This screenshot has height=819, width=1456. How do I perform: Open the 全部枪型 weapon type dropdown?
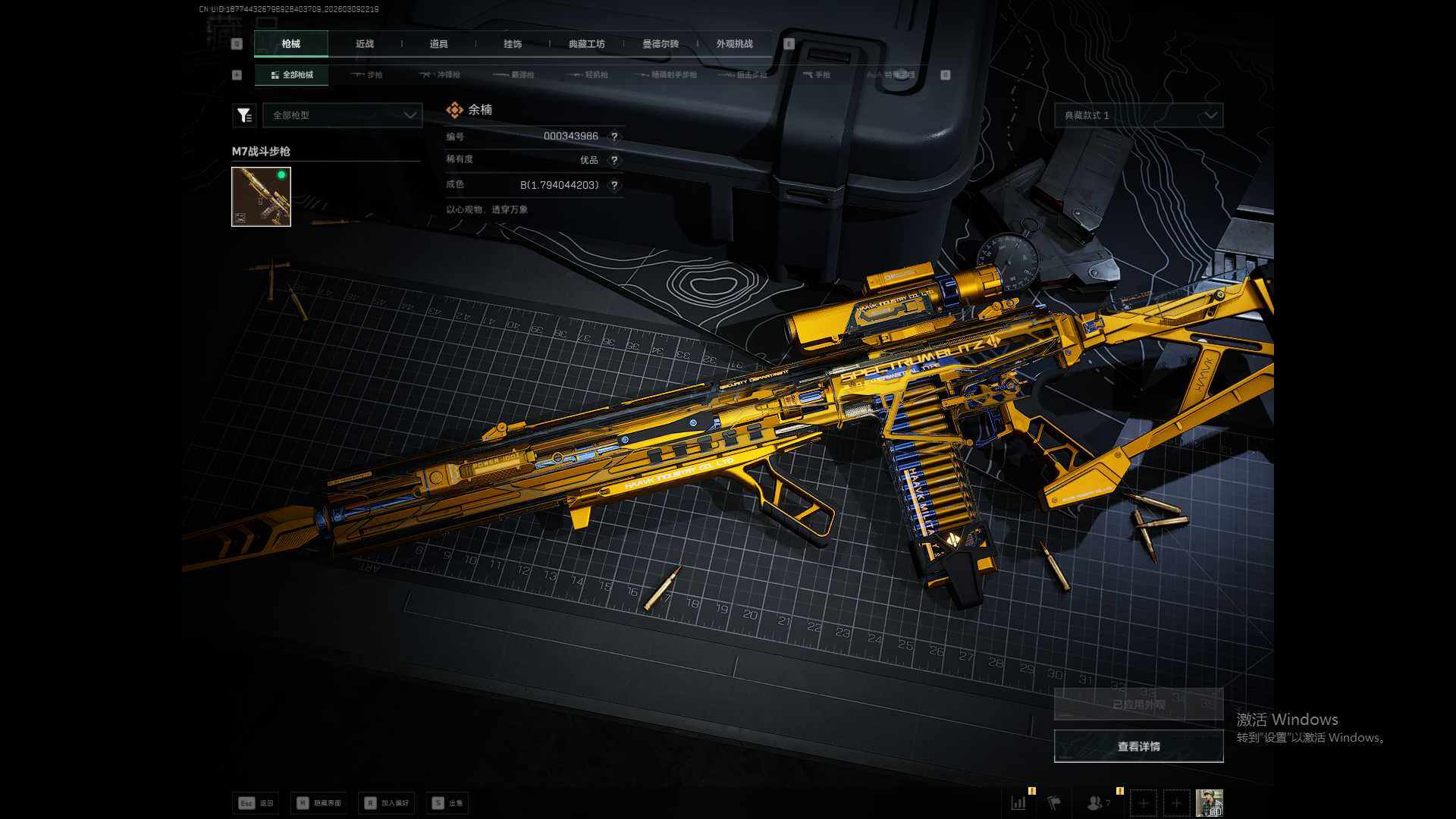[x=343, y=115]
